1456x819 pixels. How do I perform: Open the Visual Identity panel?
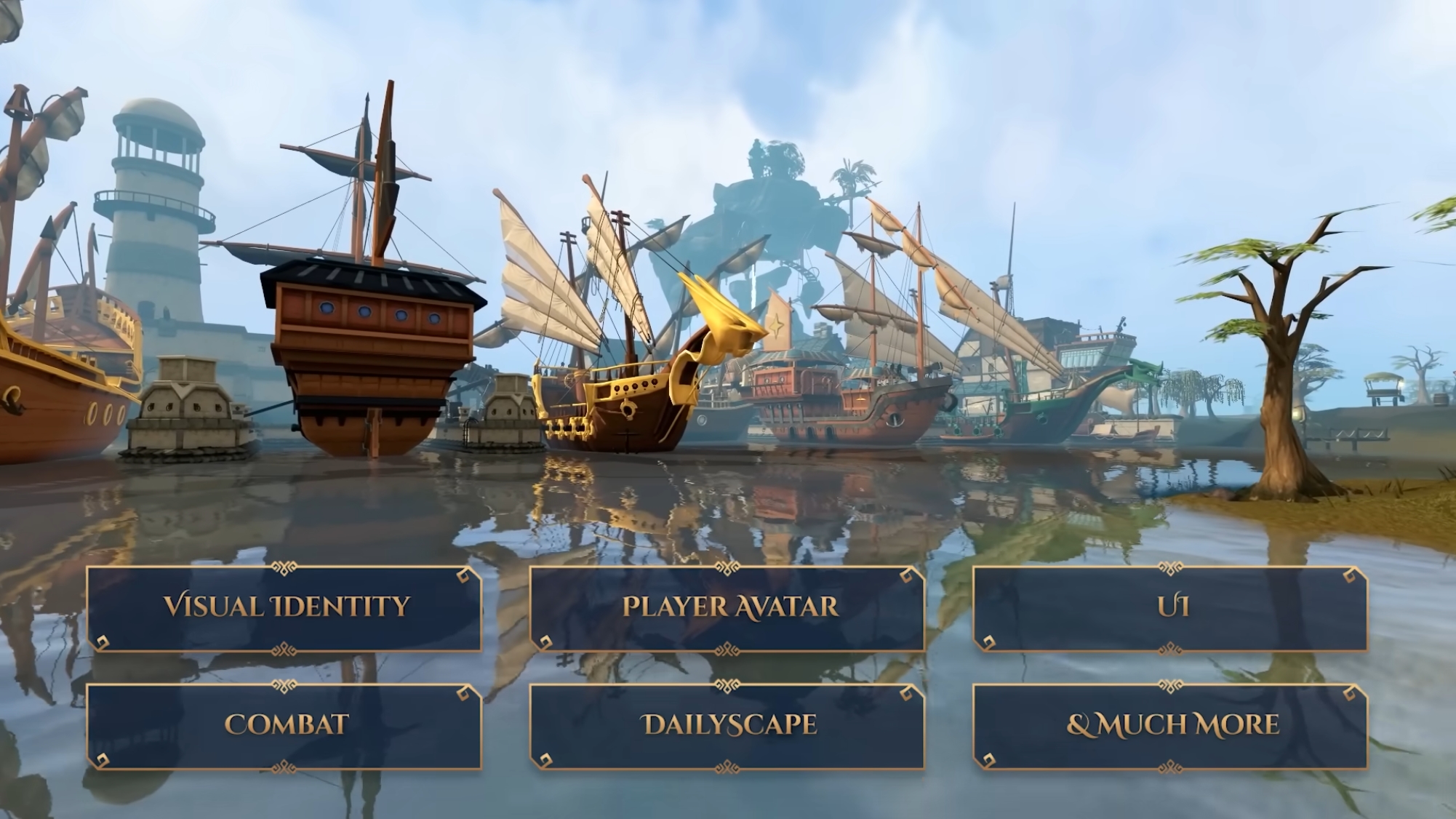click(x=284, y=608)
